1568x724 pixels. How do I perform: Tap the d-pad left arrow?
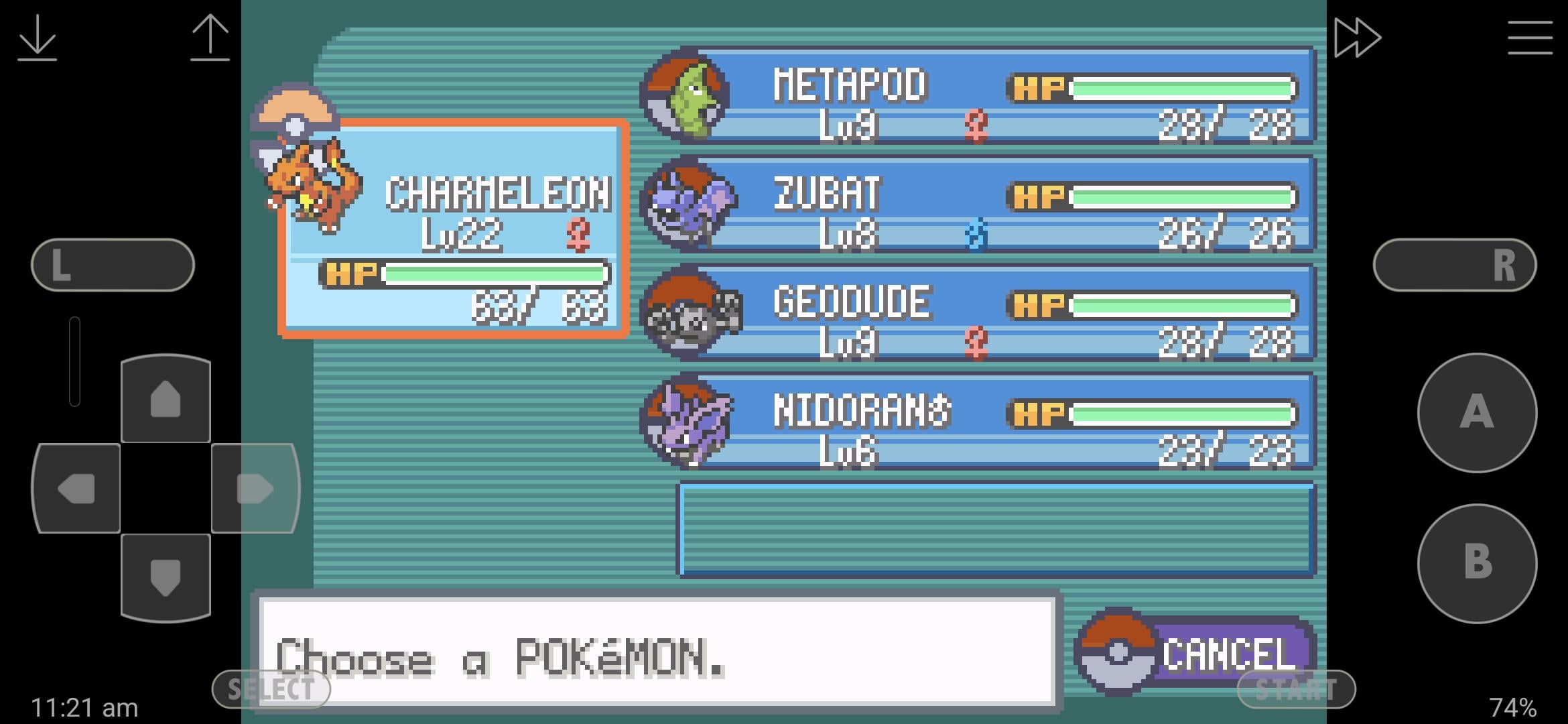click(x=76, y=489)
